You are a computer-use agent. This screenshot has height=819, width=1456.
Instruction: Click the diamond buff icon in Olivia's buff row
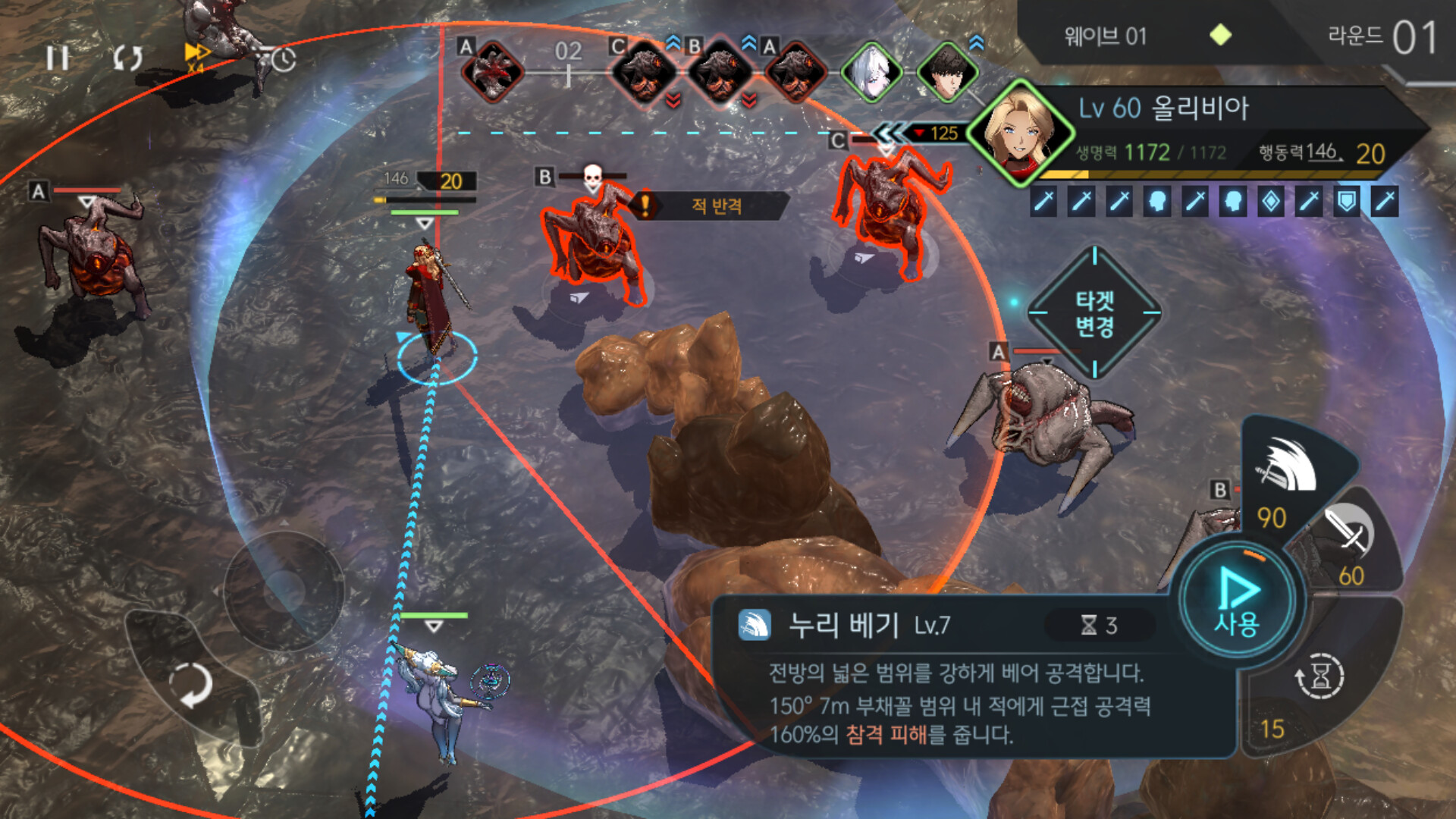click(x=1271, y=200)
